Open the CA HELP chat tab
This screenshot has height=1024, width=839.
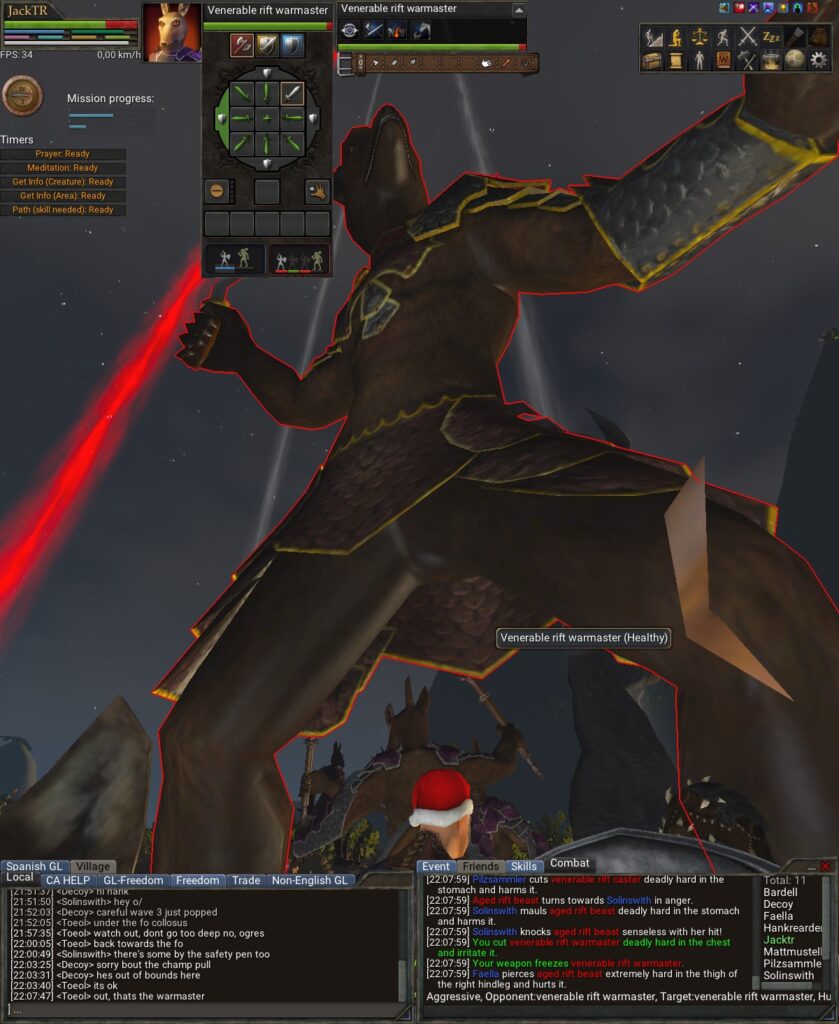coord(67,881)
